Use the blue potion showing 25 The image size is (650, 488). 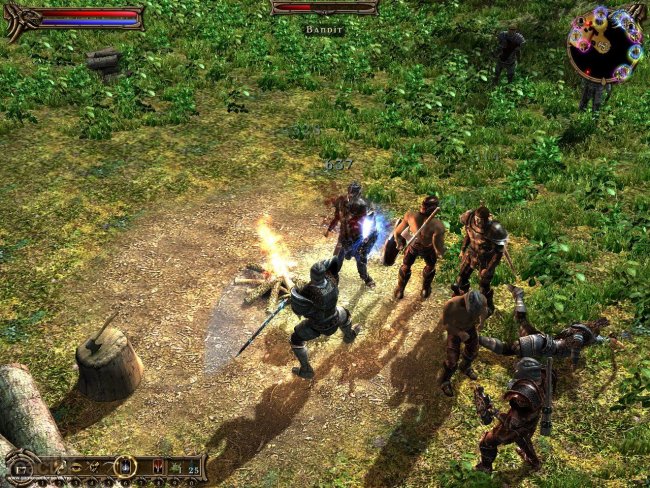192,466
